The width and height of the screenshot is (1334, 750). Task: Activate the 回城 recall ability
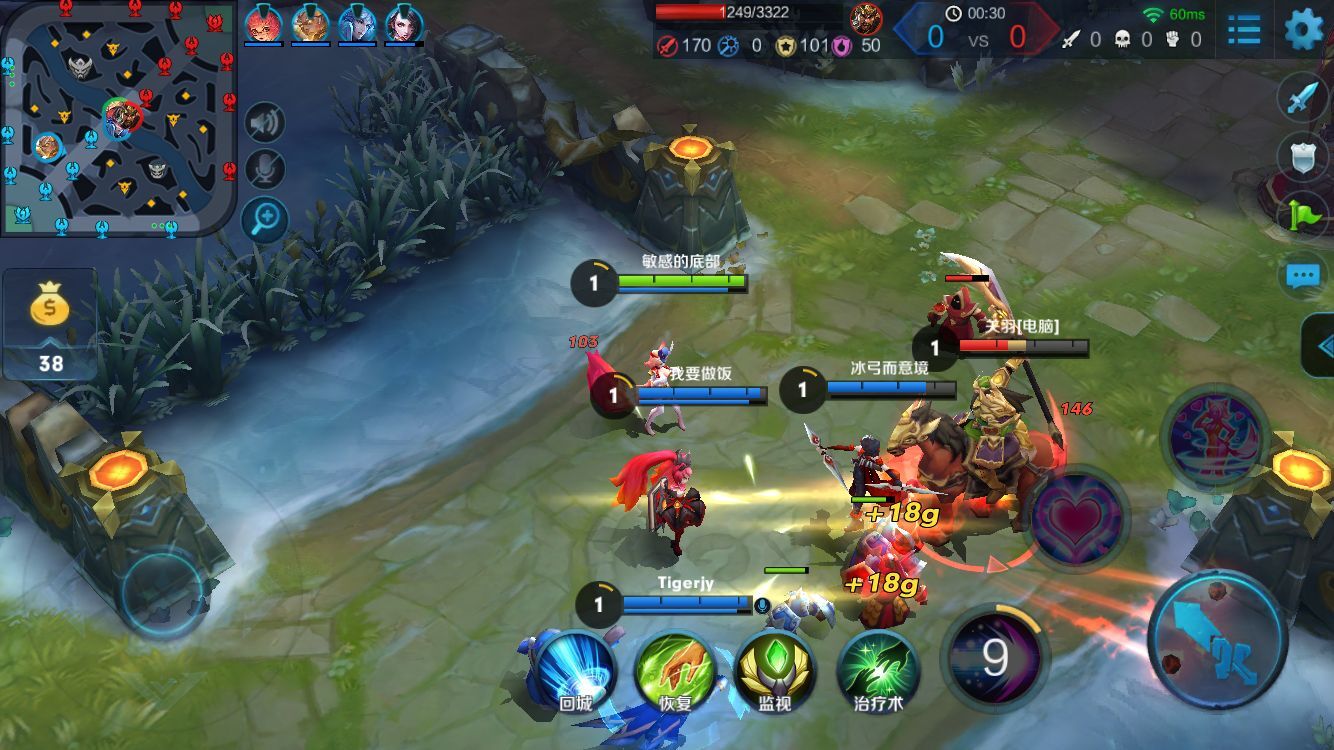pos(575,670)
